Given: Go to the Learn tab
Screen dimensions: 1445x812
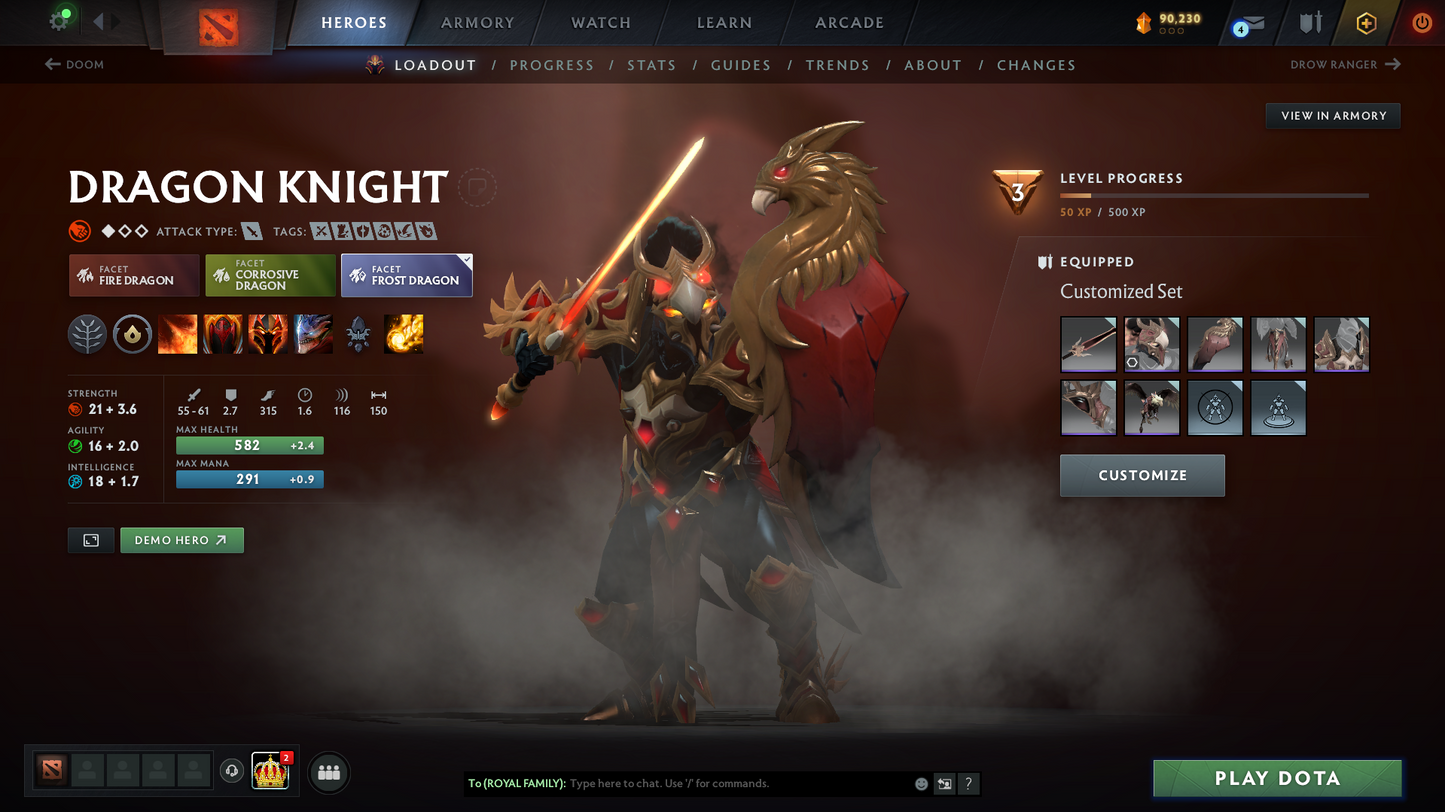Looking at the screenshot, I should pyautogui.click(x=724, y=23).
